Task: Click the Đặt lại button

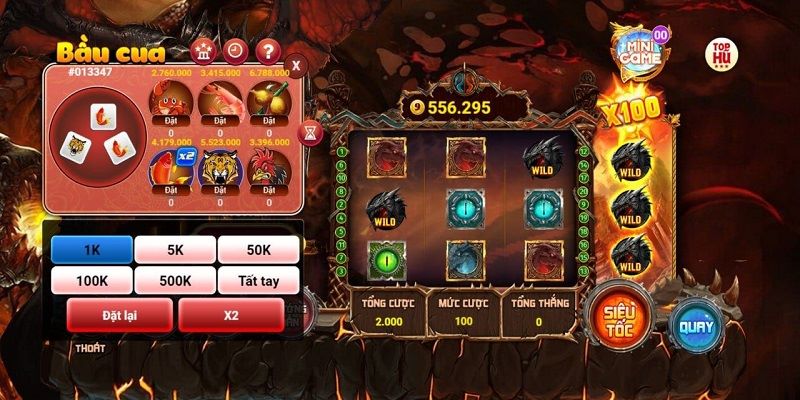Action: tap(118, 315)
